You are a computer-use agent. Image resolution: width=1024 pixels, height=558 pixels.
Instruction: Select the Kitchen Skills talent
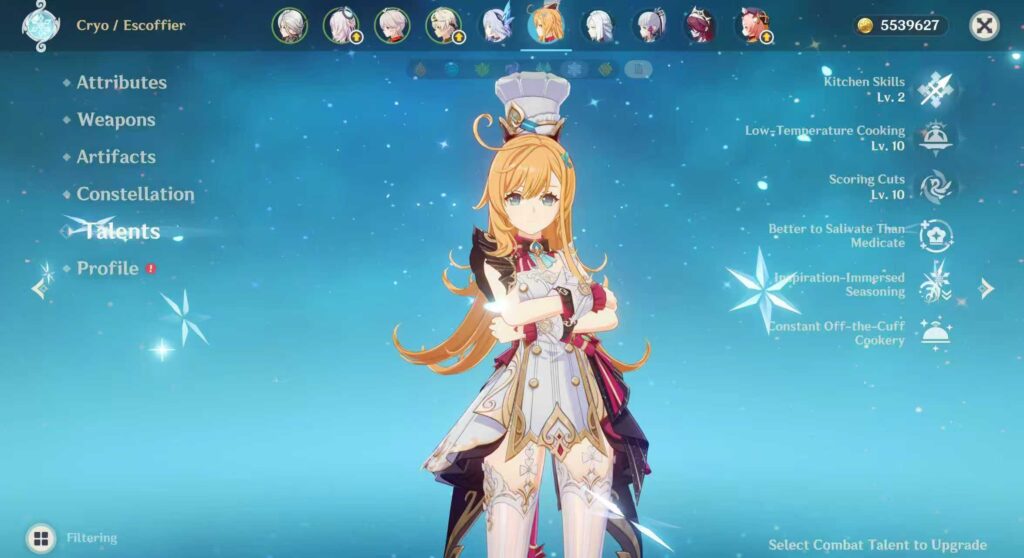coord(936,89)
